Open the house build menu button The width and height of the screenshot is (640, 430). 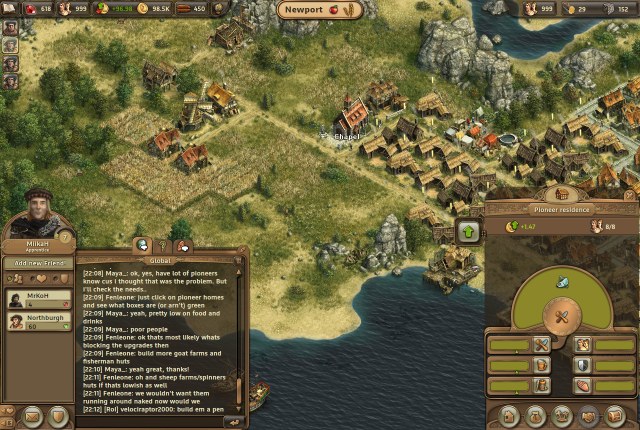coord(509,414)
